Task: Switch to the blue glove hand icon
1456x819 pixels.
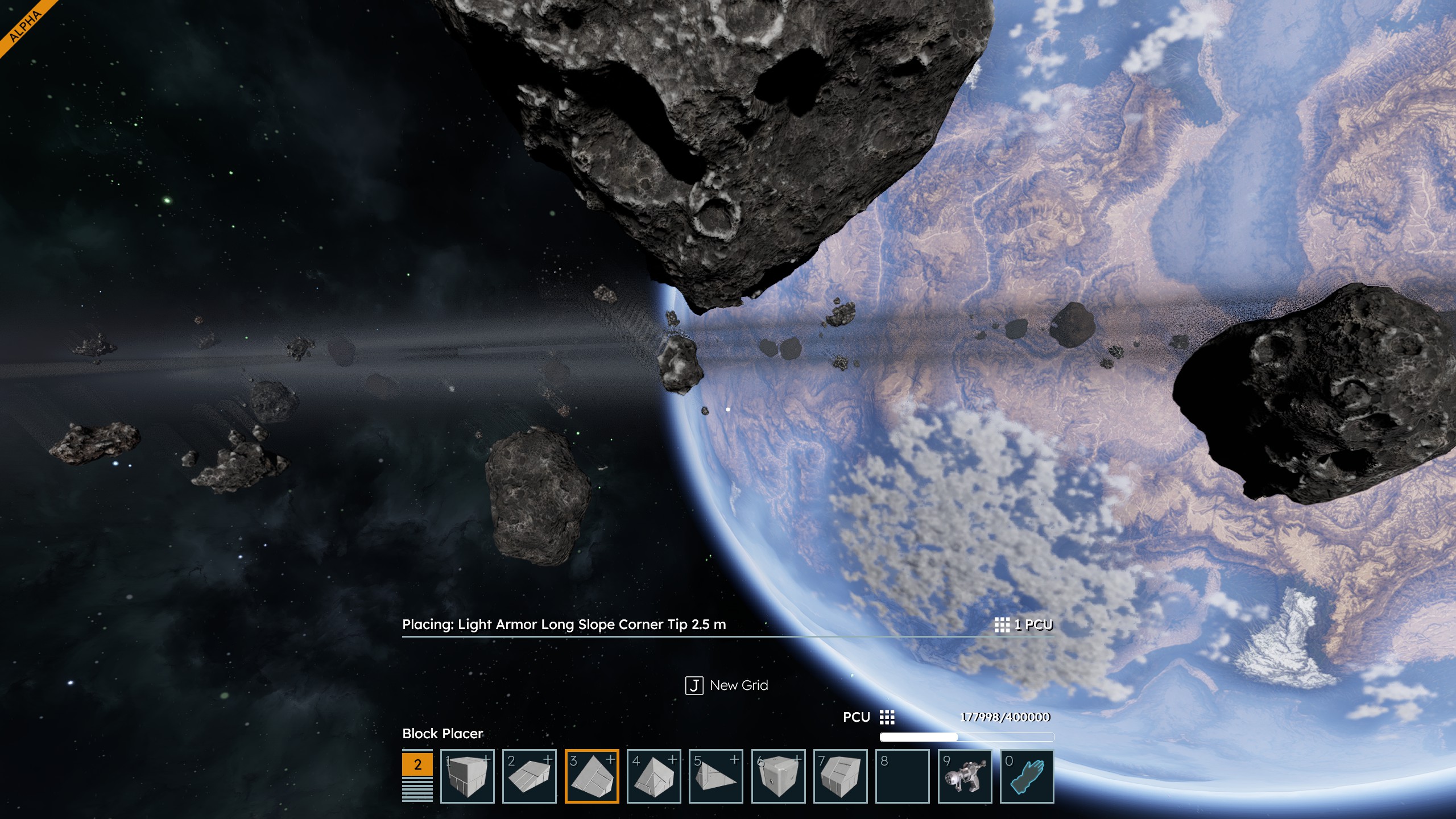Action: click(1027, 776)
